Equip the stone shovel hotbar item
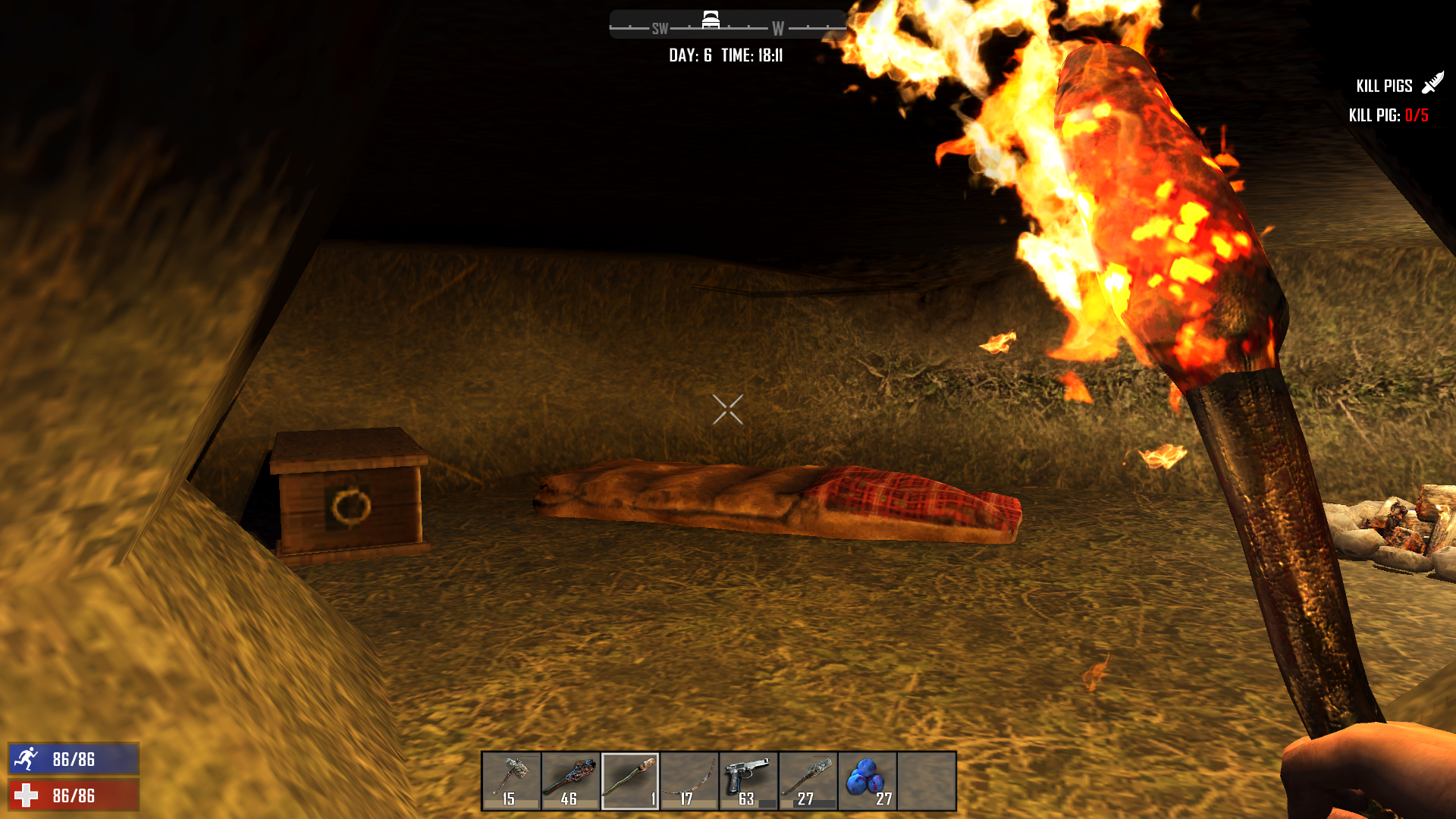1456x819 pixels. point(808,781)
